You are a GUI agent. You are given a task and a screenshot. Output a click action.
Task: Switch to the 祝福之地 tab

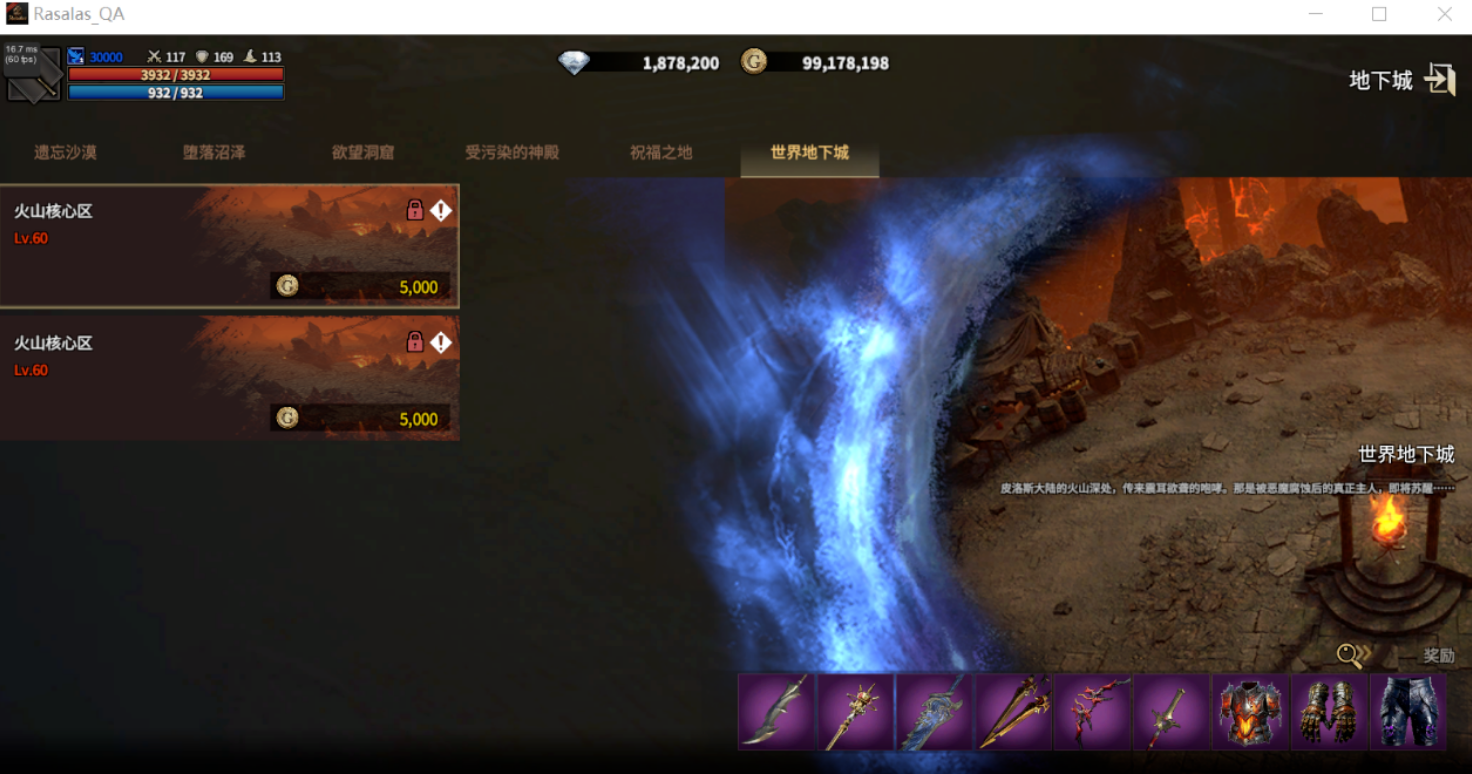pyautogui.click(x=661, y=153)
